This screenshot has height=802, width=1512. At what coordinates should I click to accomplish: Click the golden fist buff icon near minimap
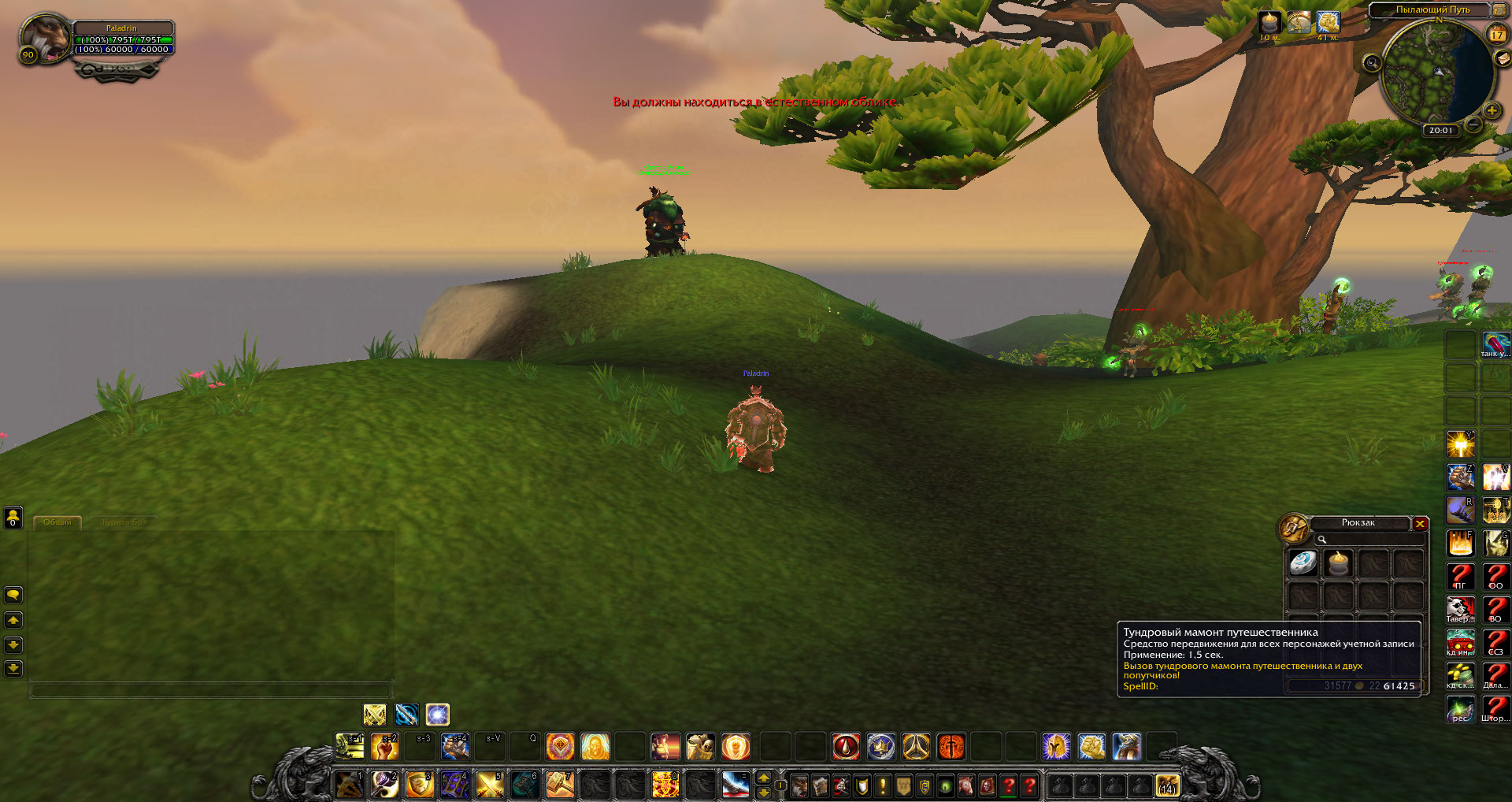1328,23
